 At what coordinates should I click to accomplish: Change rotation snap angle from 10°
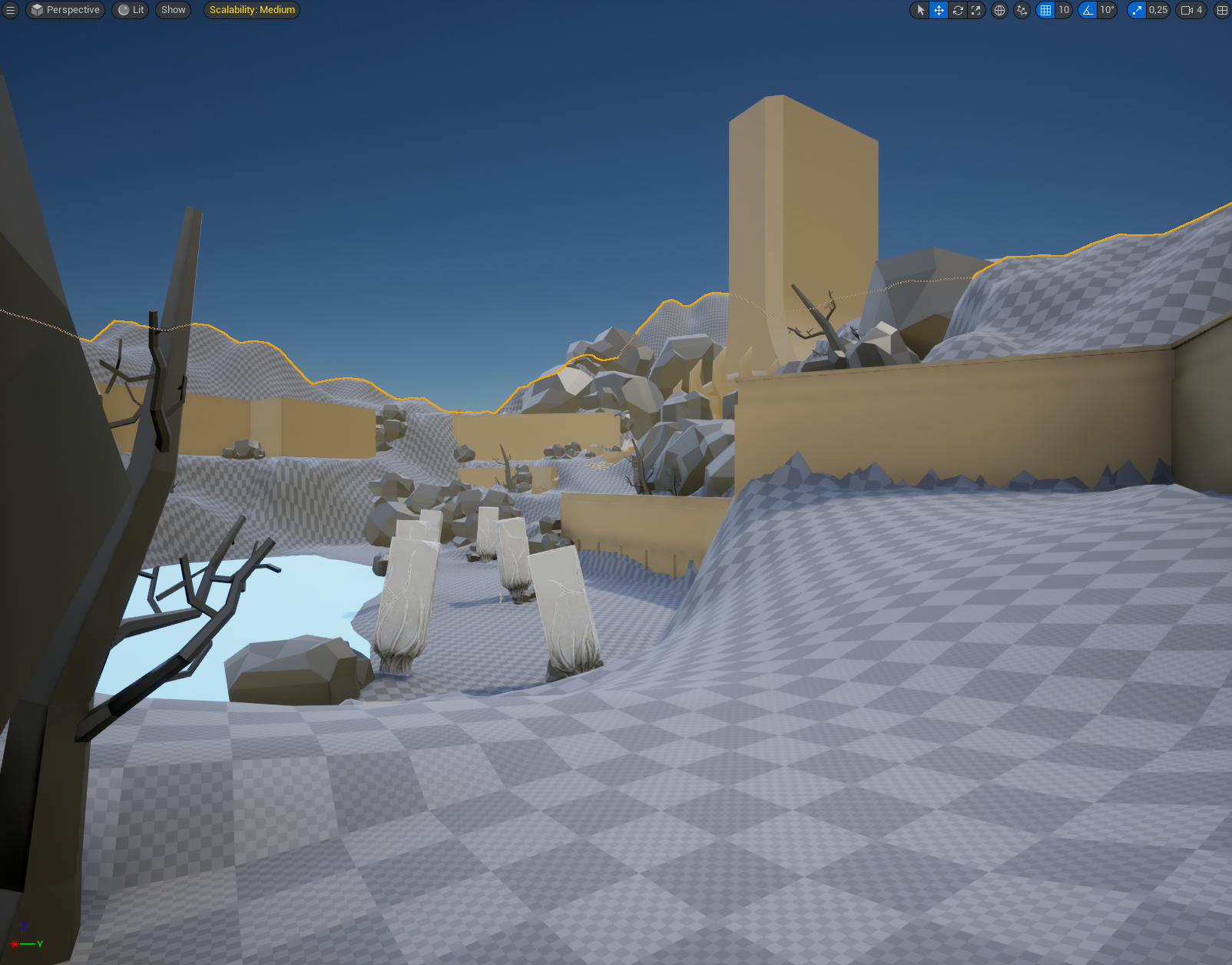[x=1105, y=10]
